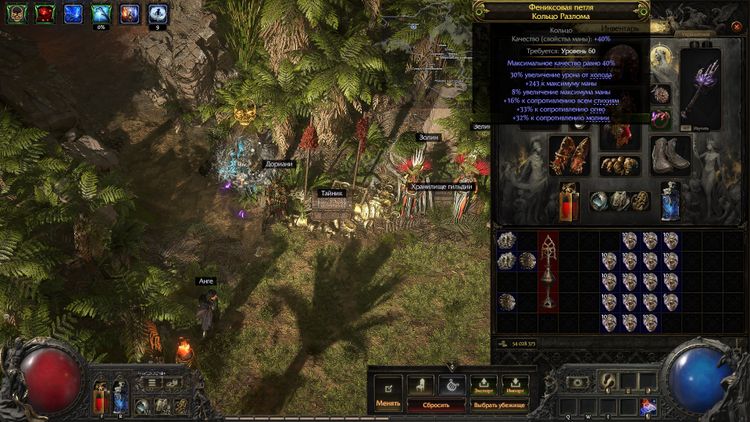Click the eye icon on the skill bar

[578, 382]
